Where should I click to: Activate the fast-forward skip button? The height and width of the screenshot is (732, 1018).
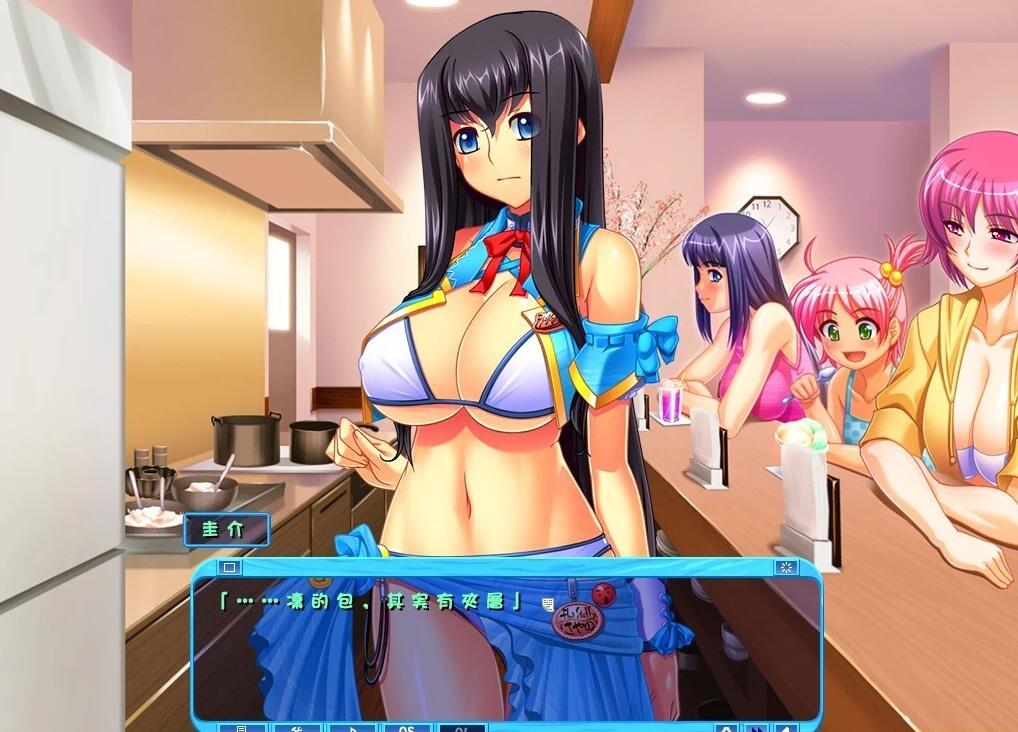pos(757,727)
